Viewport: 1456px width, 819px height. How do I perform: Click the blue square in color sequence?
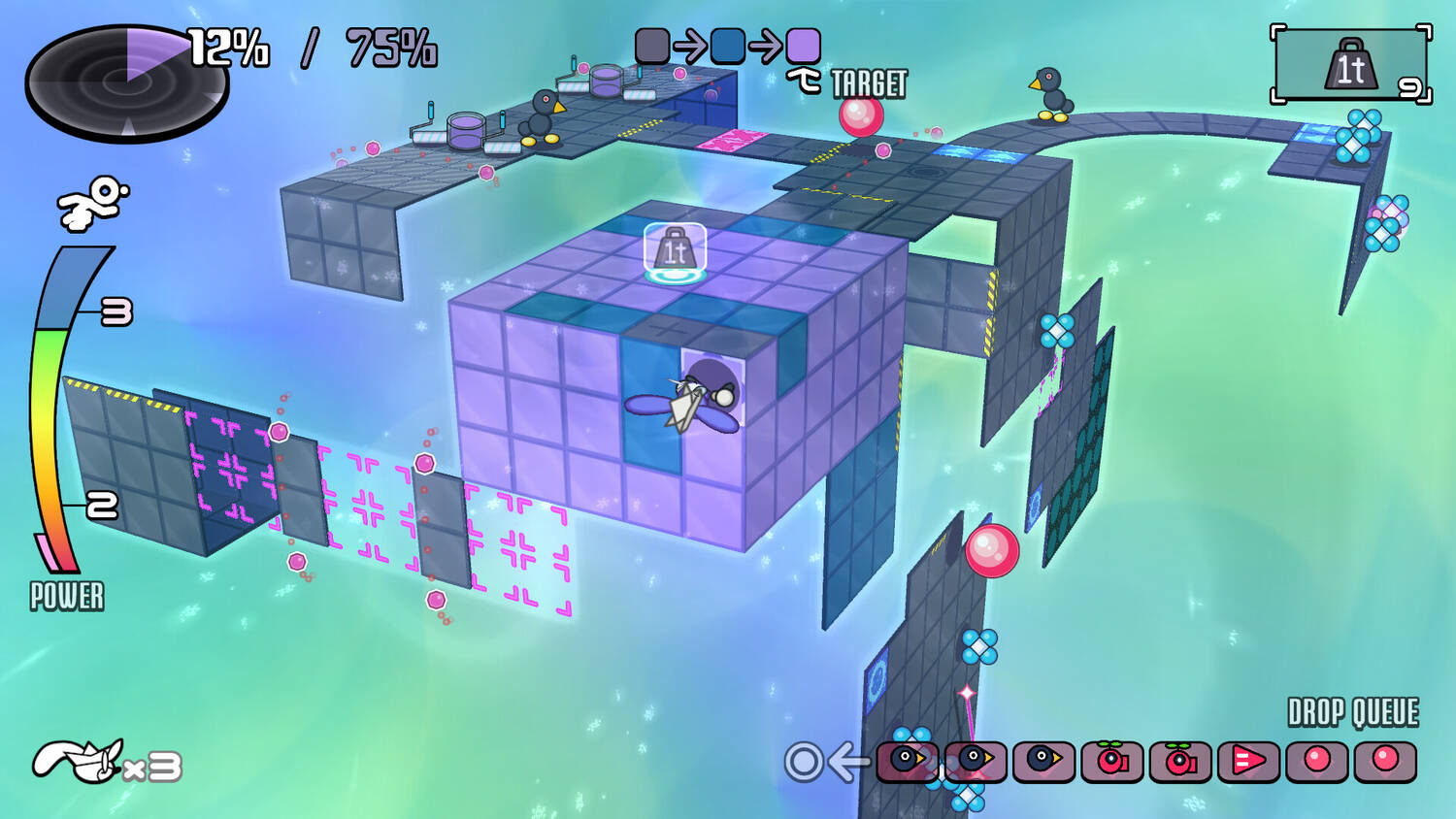coord(727,46)
